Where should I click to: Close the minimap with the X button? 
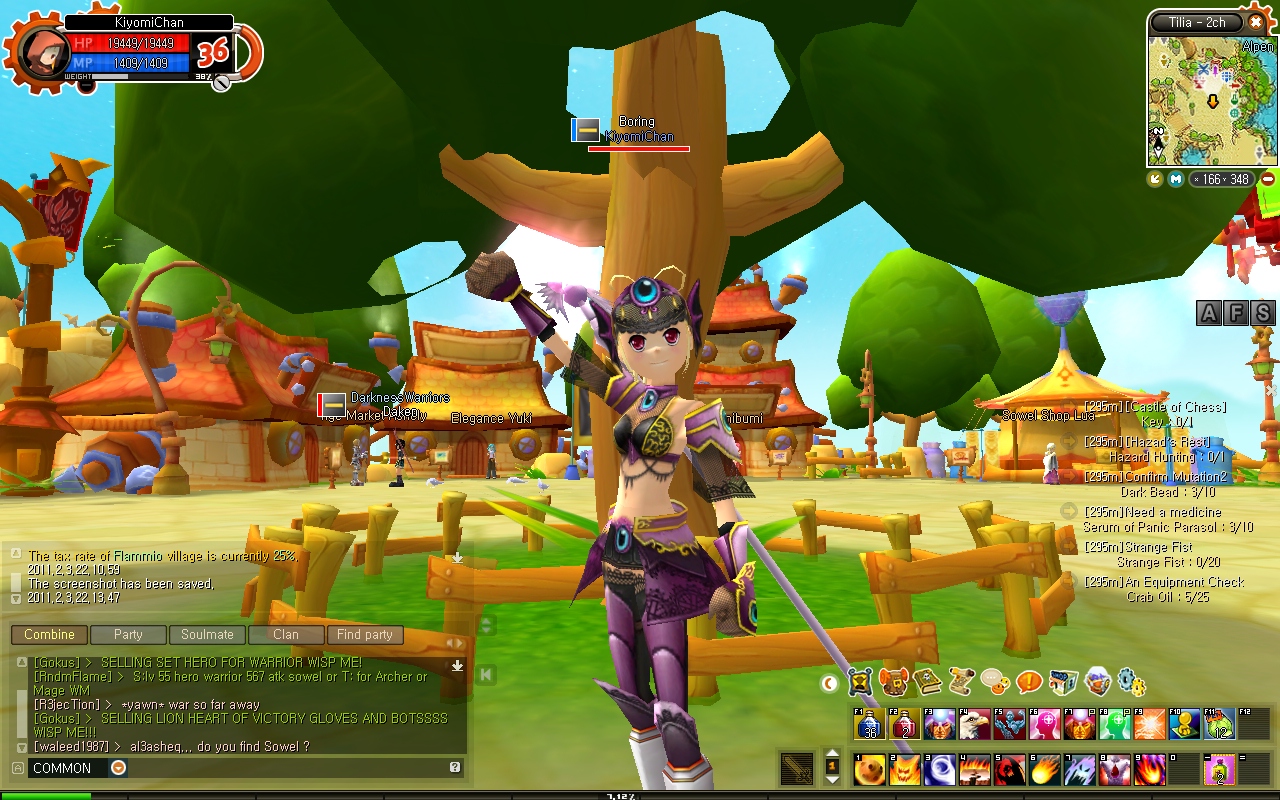click(1256, 22)
